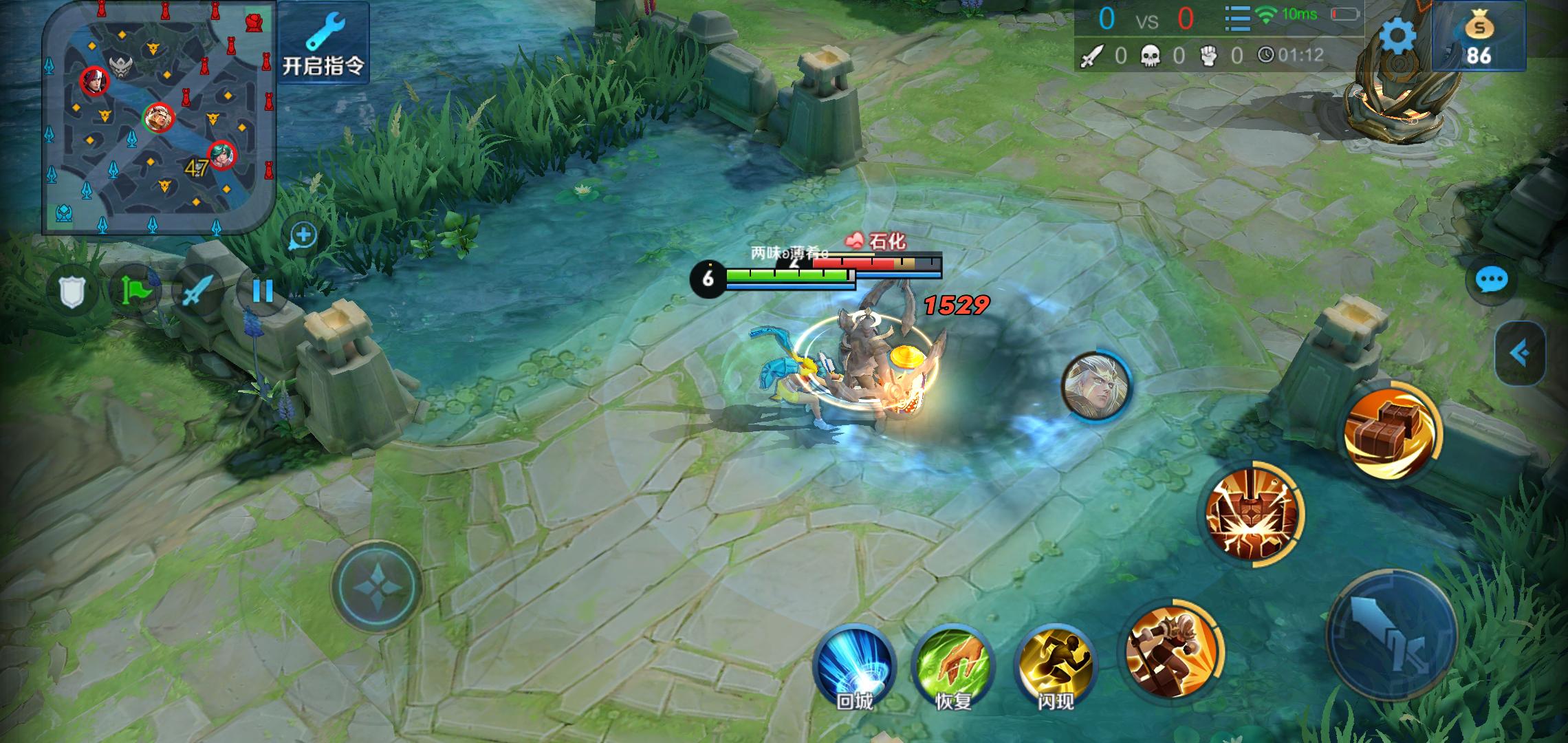This screenshot has width=1568, height=743.
Task: Send the green flag gather signal
Action: click(135, 292)
